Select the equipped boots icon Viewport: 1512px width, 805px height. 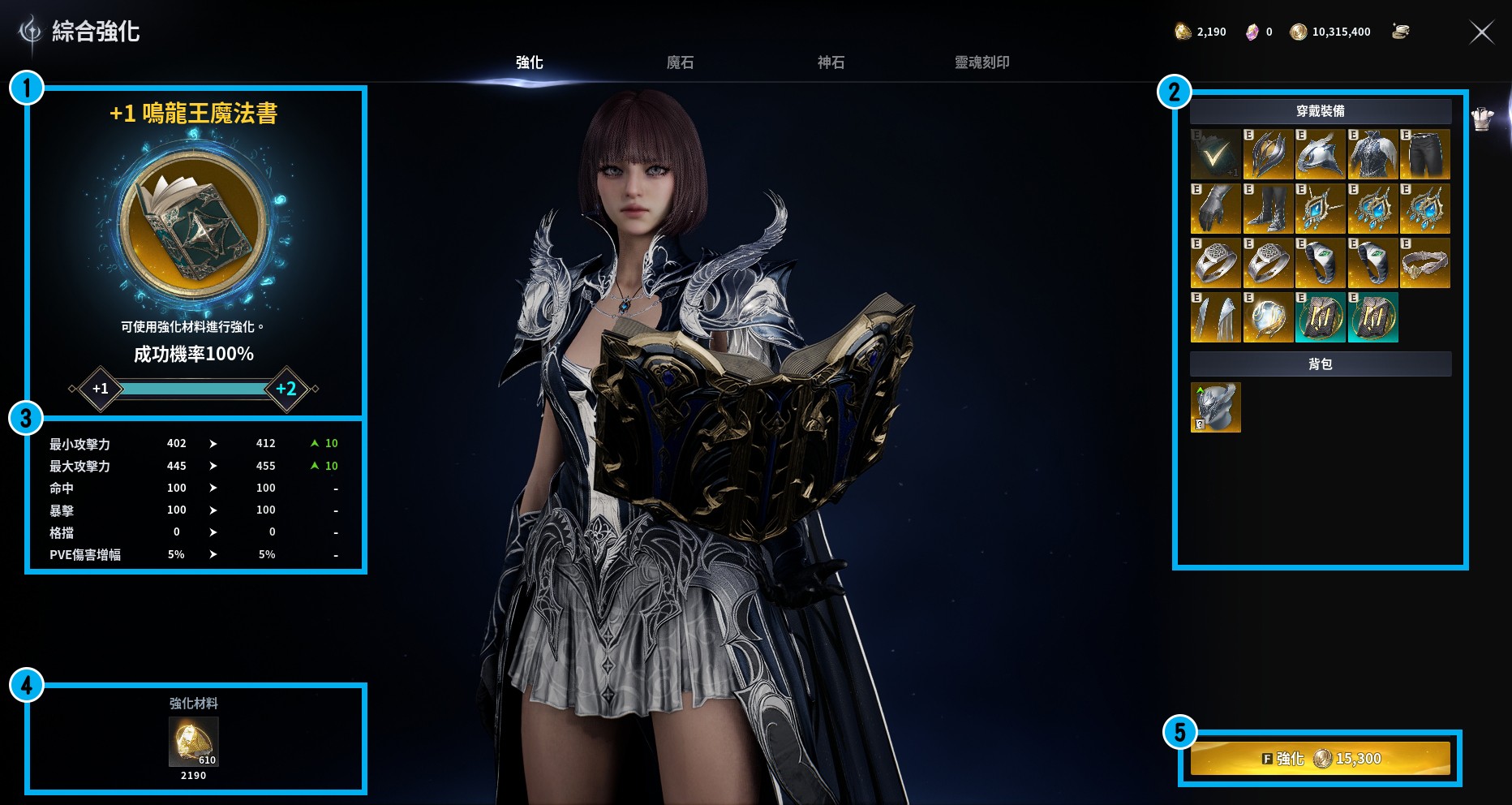pyautogui.click(x=1268, y=209)
